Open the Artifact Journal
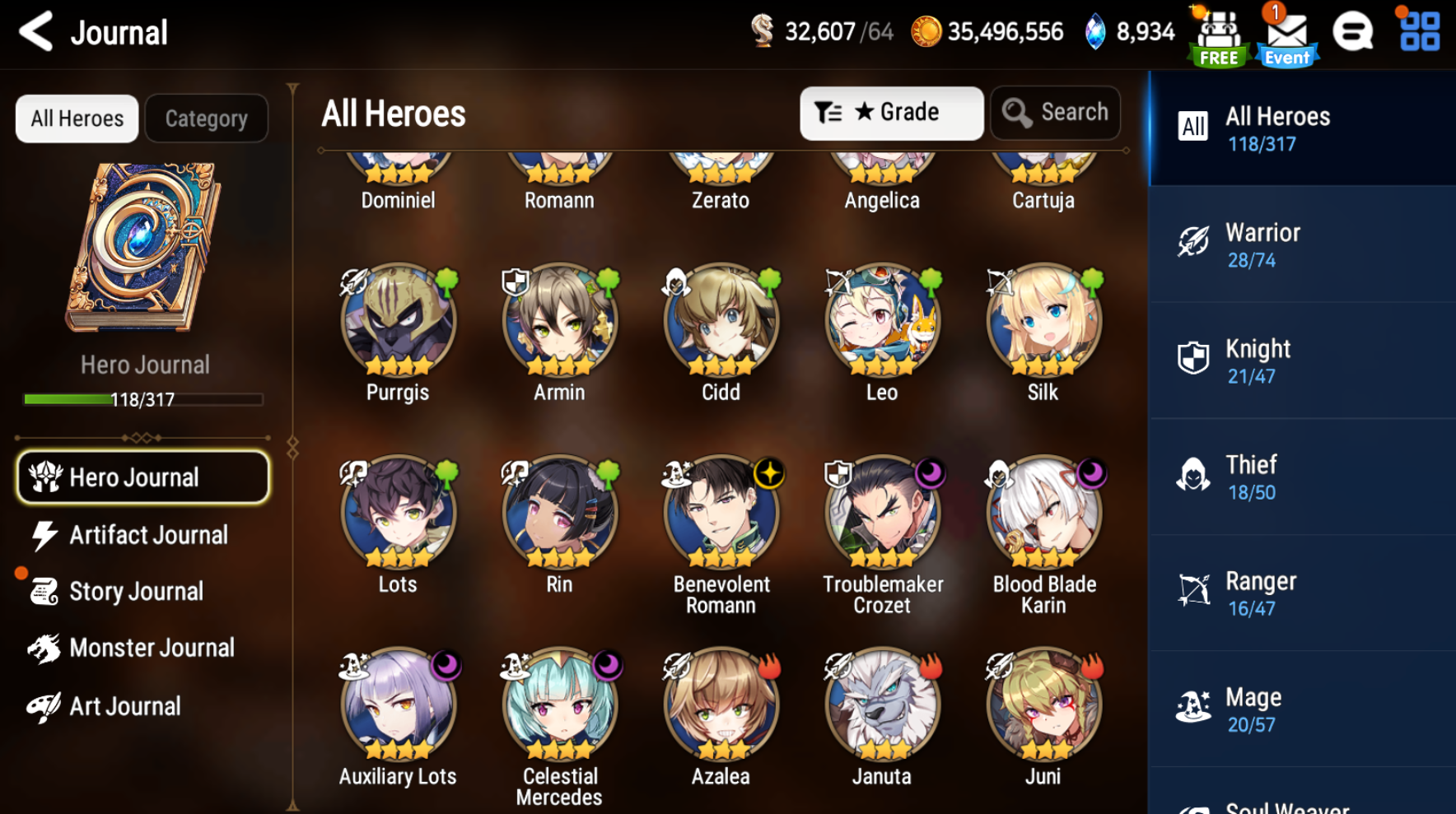Image resolution: width=1456 pixels, height=814 pixels. pos(142,535)
